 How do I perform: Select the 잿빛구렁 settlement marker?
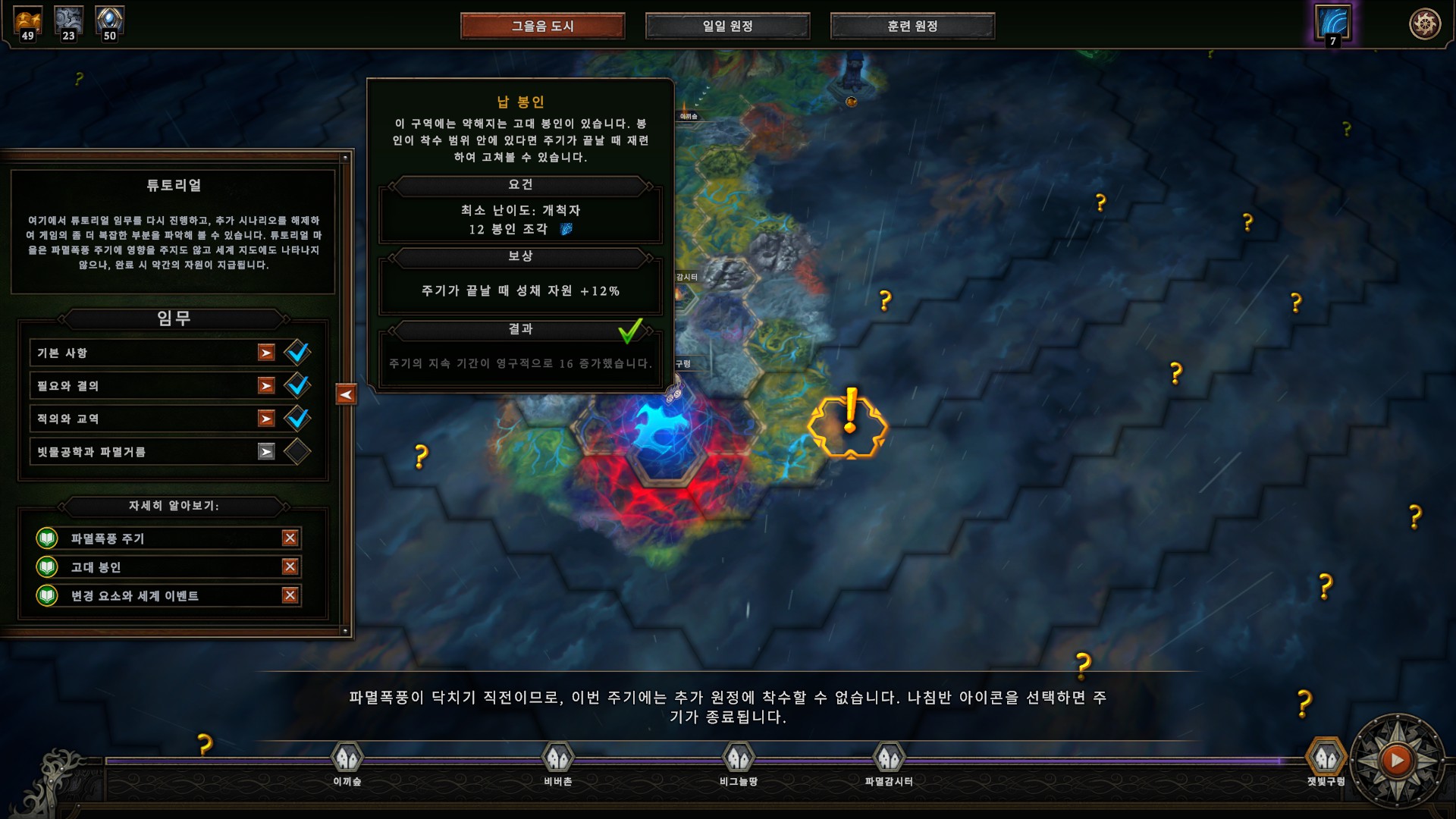pos(1326,758)
